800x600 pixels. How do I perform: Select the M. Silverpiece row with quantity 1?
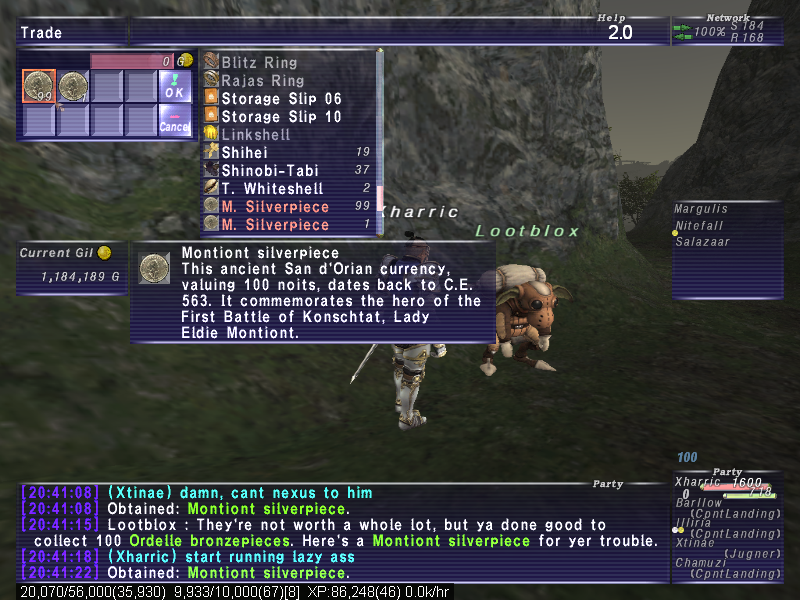coord(275,225)
